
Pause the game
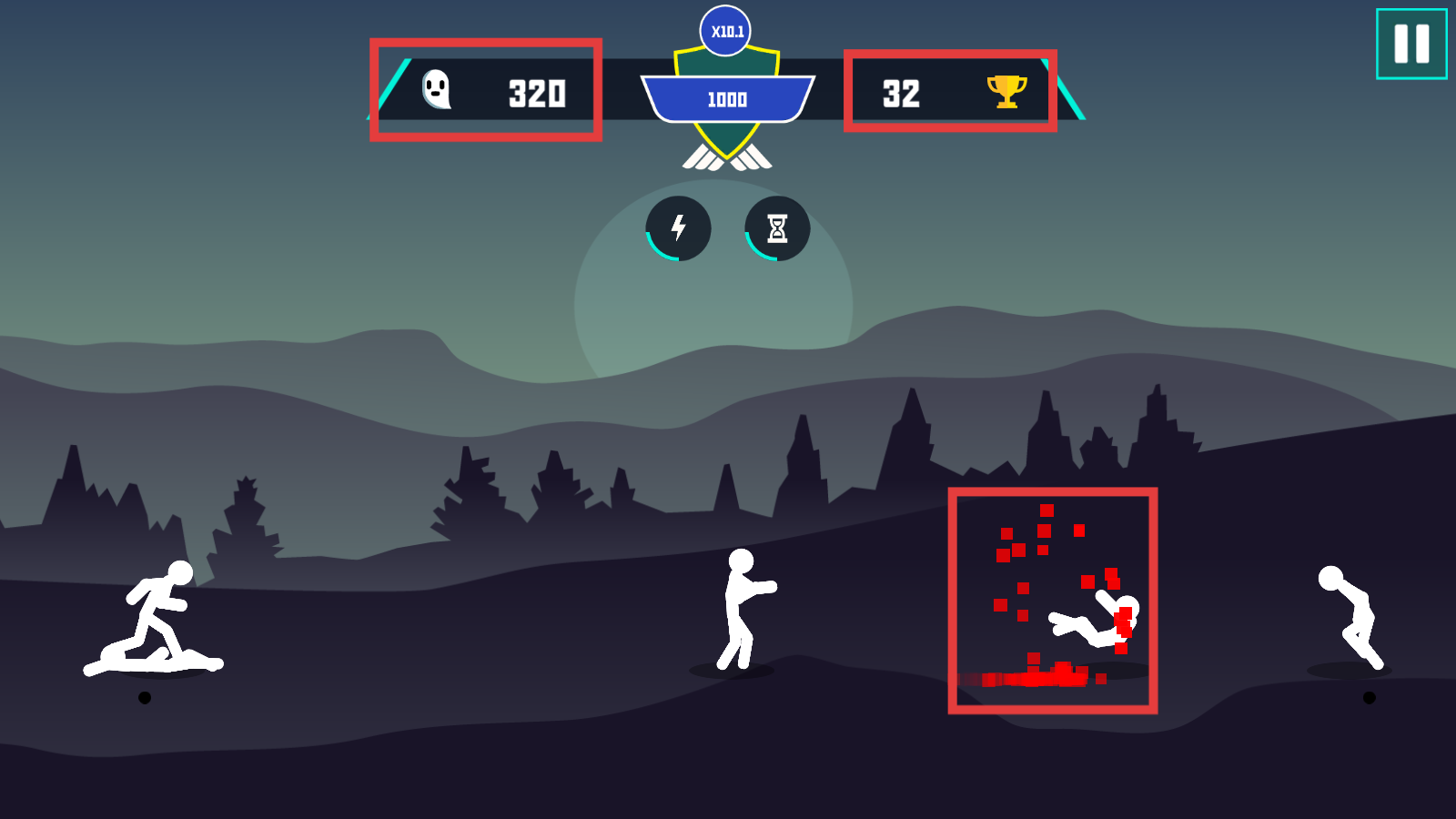(1411, 44)
